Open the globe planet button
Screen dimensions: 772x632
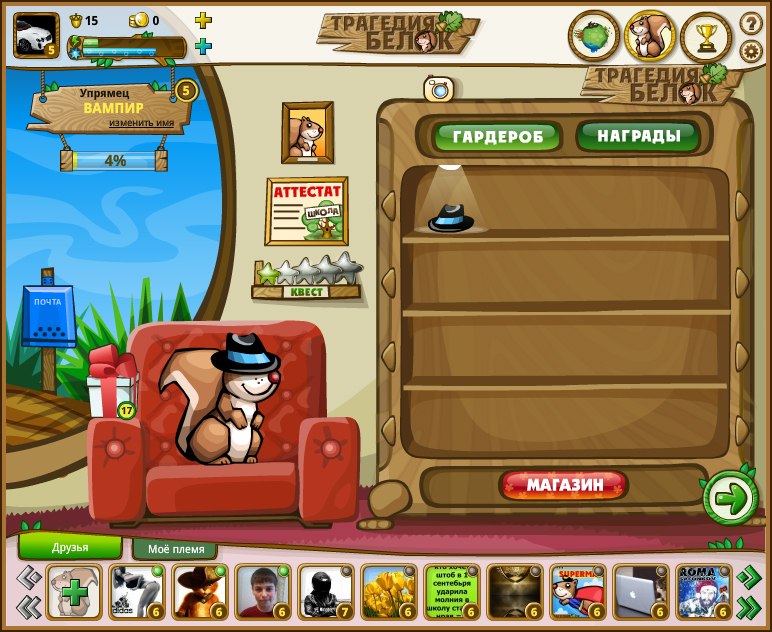(x=594, y=37)
